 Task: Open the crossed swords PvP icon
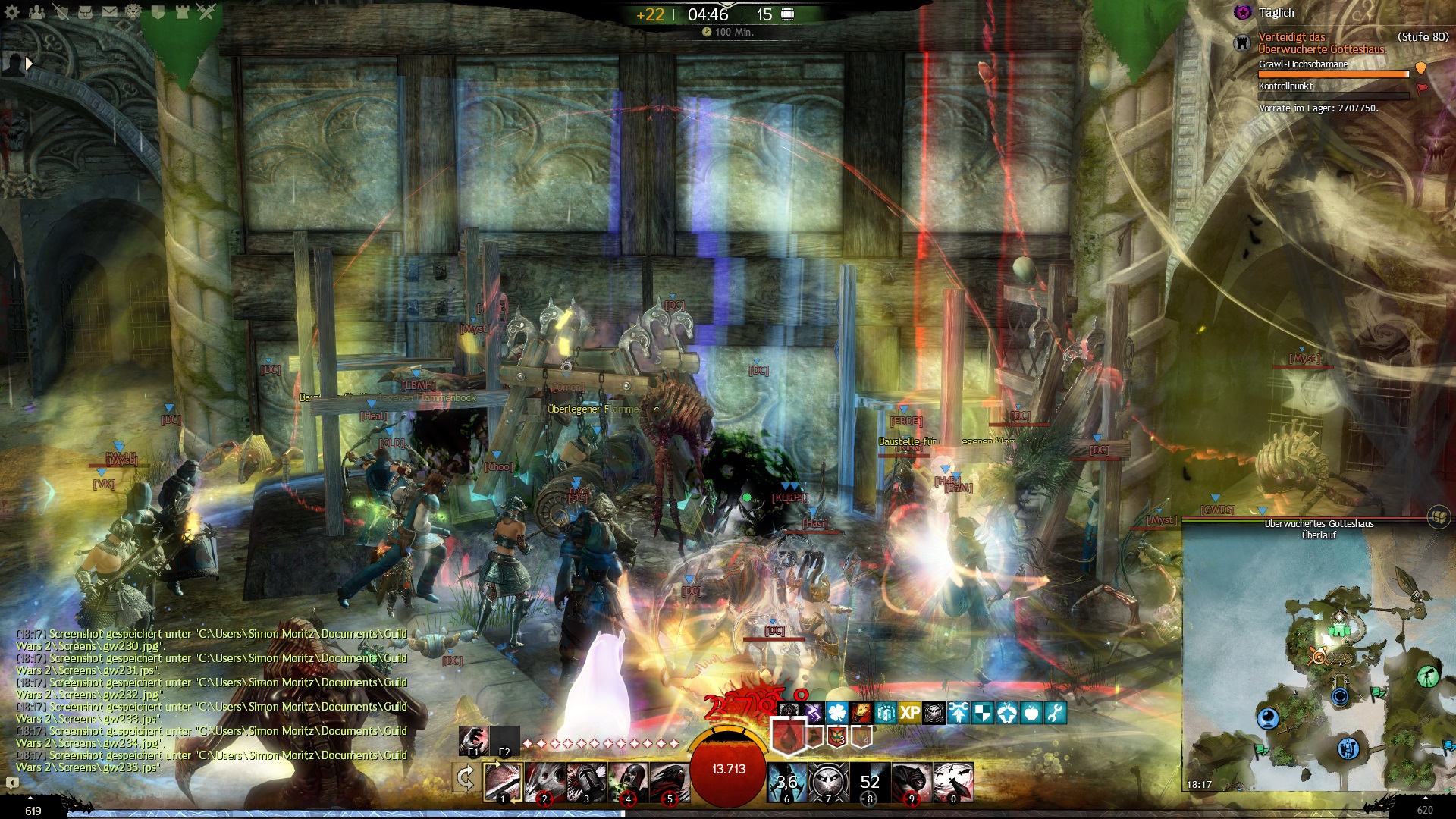[206, 12]
